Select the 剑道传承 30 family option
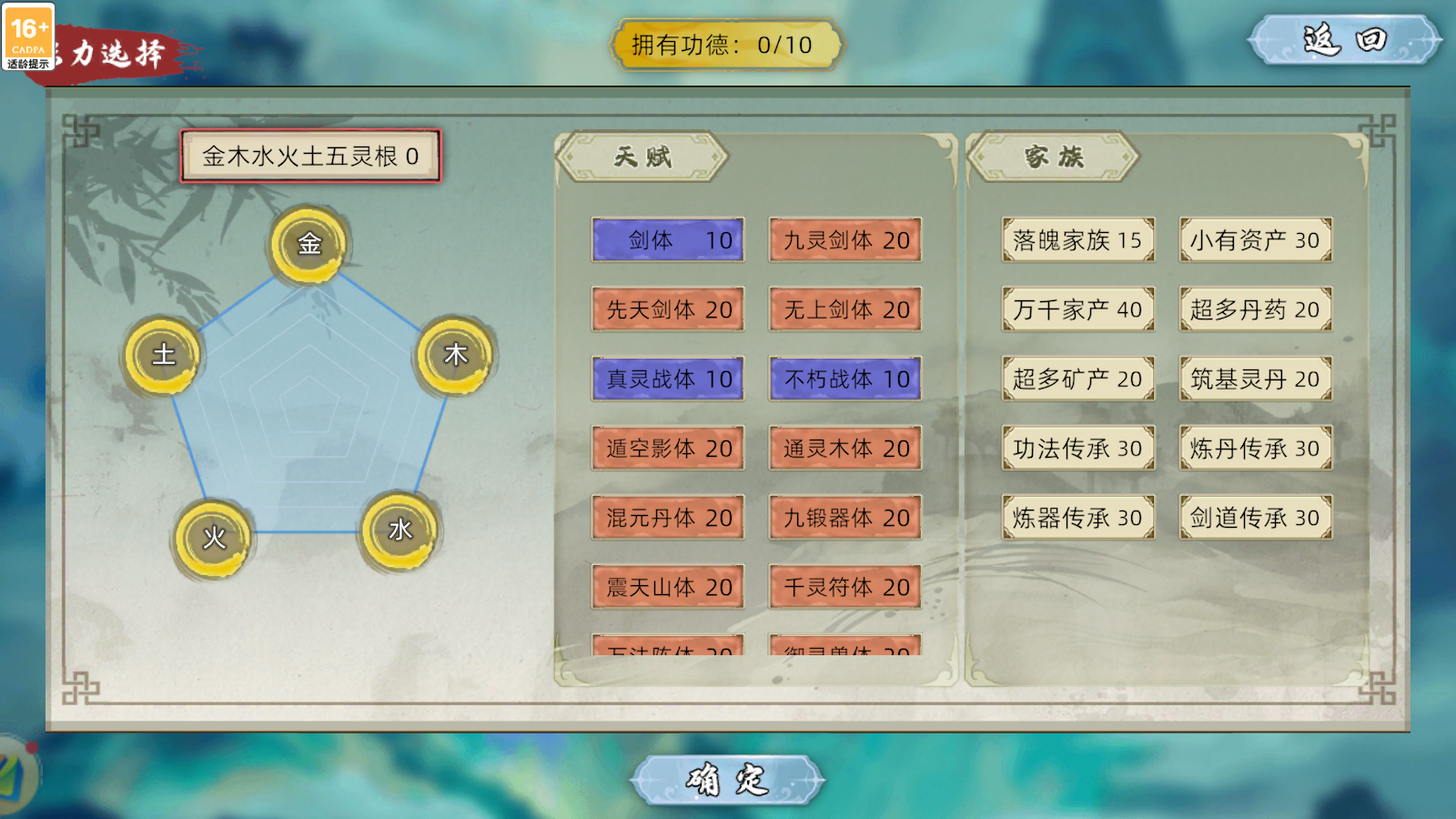The image size is (1456, 819). [1256, 518]
